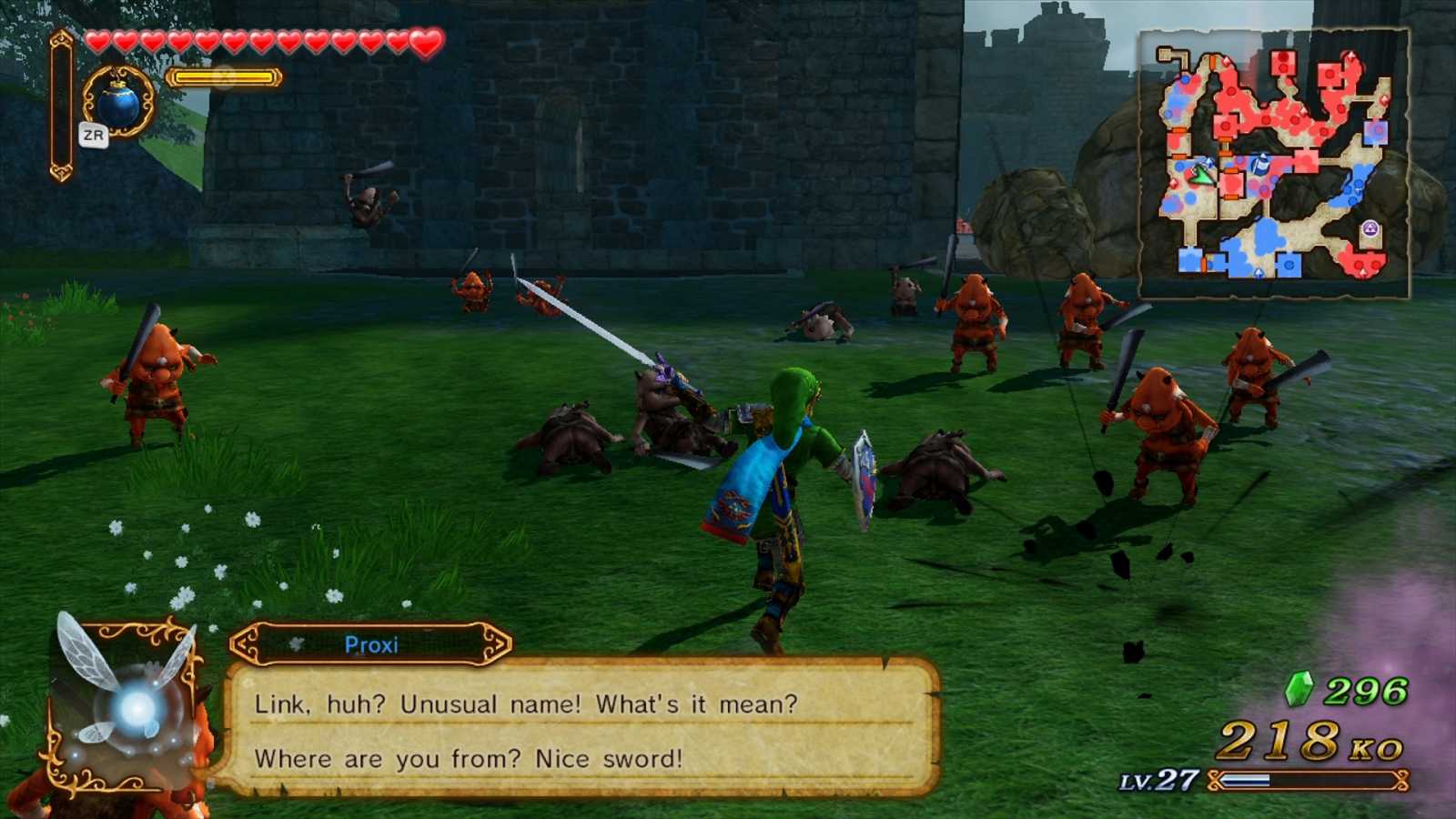1456x819 pixels.
Task: Expand the left chevron on the Proxi nameplate
Action: [240, 644]
